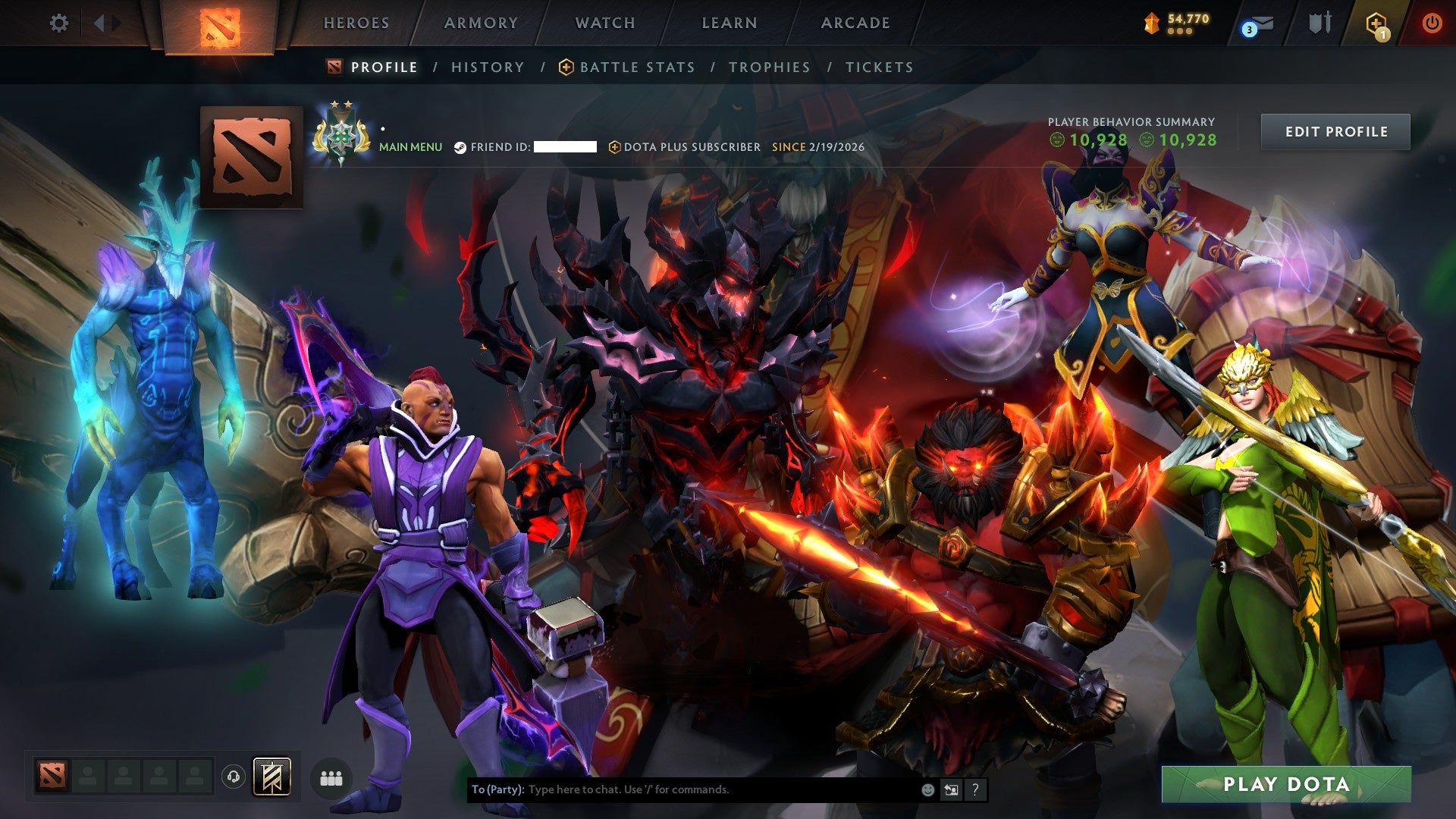The image size is (1456, 819).
Task: Open the settings gear menu
Action: pyautogui.click(x=58, y=23)
